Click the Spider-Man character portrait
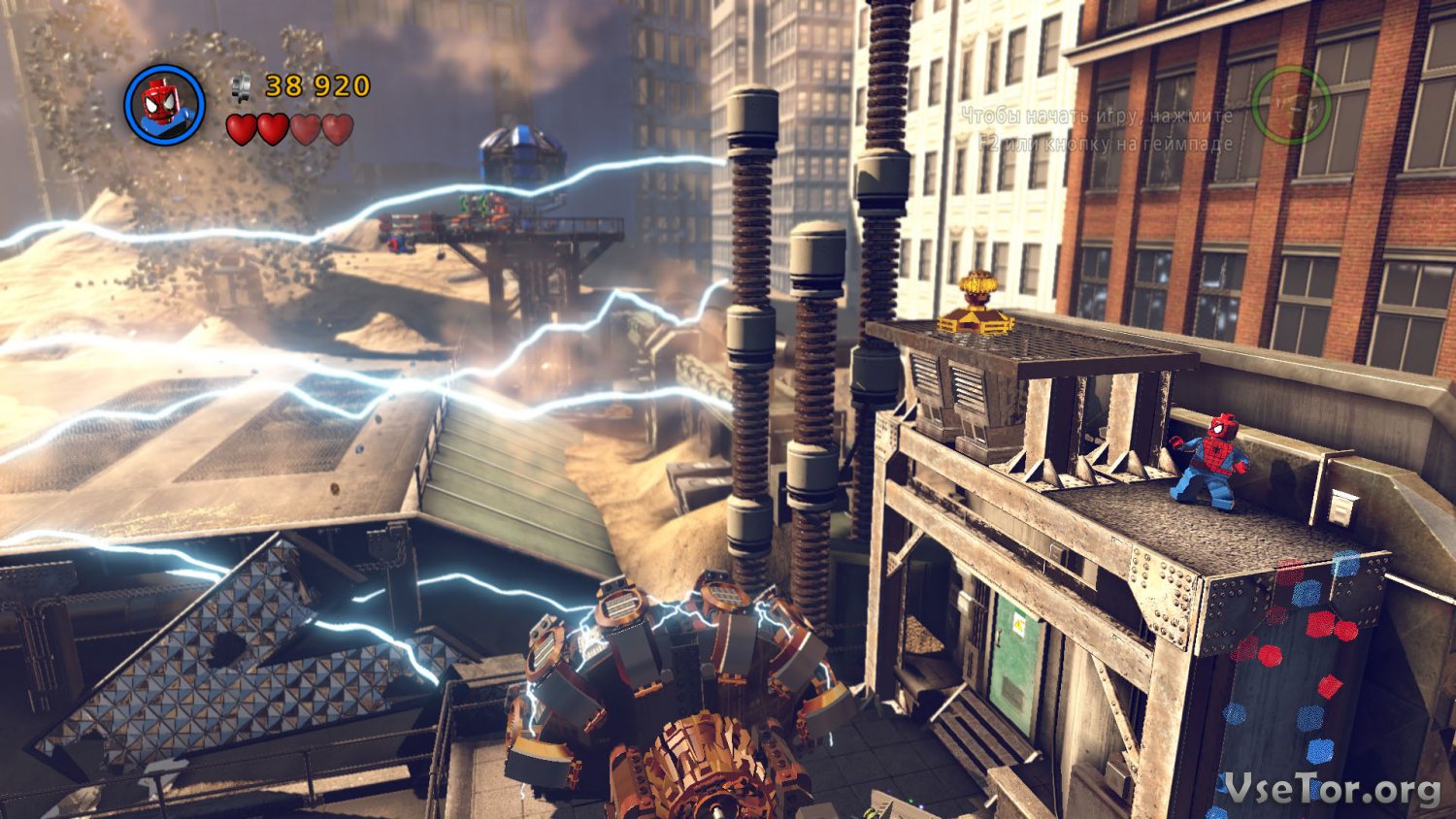The height and width of the screenshot is (819, 1456). pyautogui.click(x=164, y=104)
